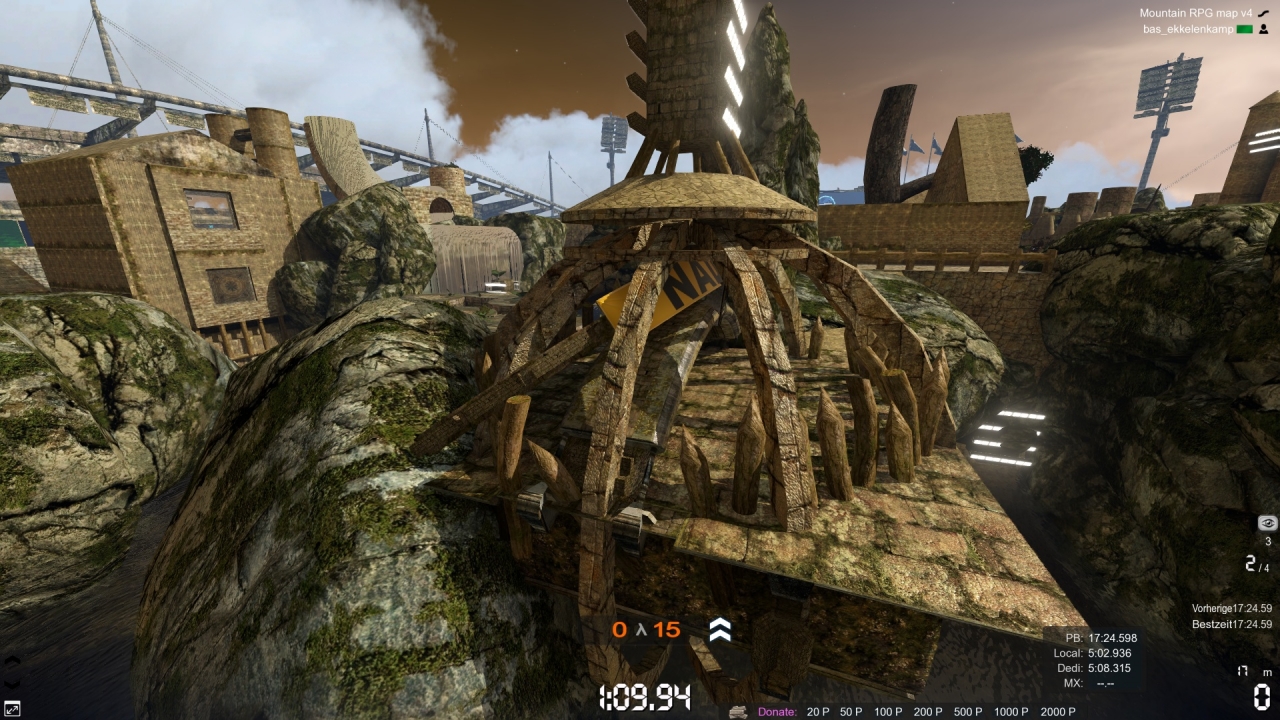Donate 20 planets

tap(818, 712)
